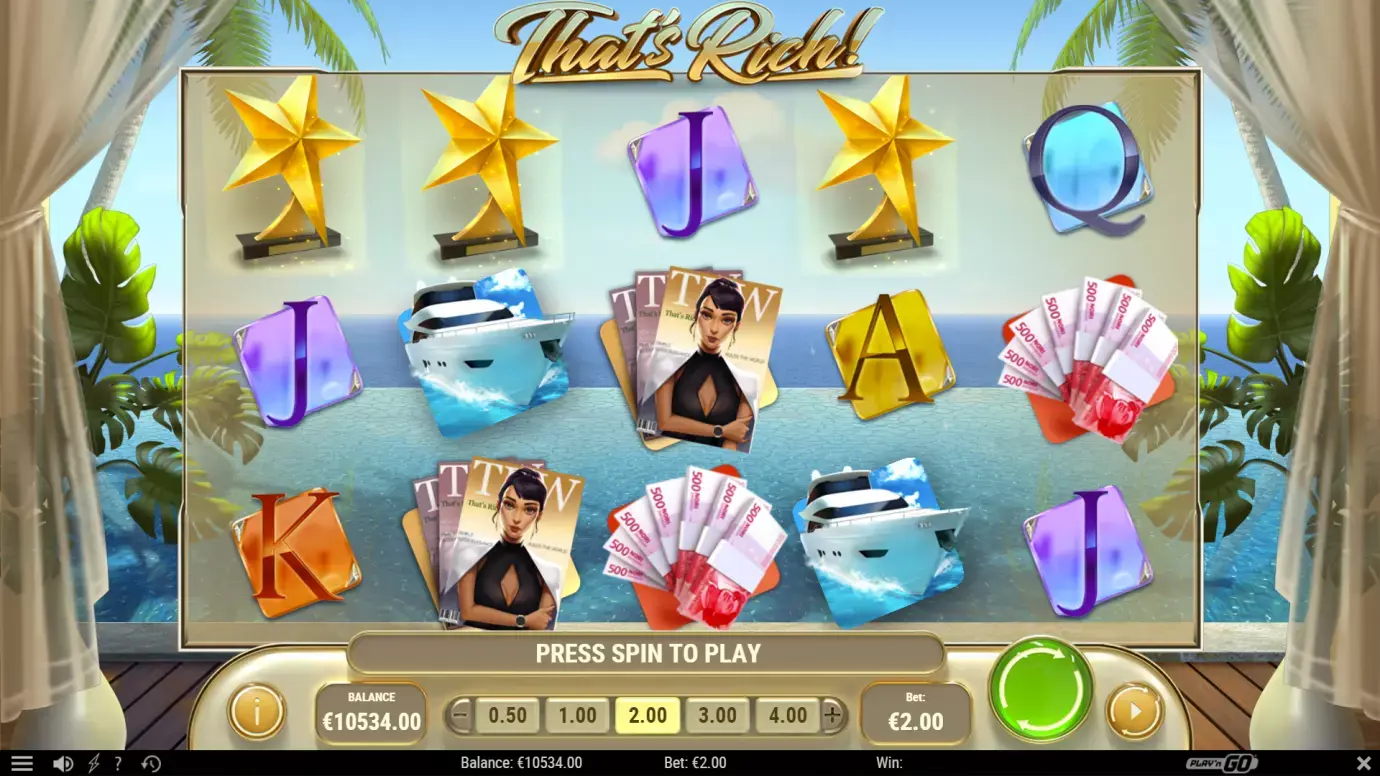The image size is (1380, 776).
Task: Open help with the question mark icon
Action: point(118,764)
